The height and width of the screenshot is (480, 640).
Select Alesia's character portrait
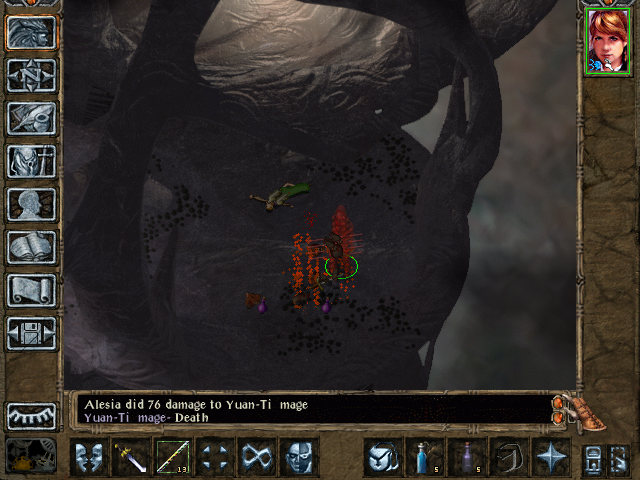click(608, 40)
